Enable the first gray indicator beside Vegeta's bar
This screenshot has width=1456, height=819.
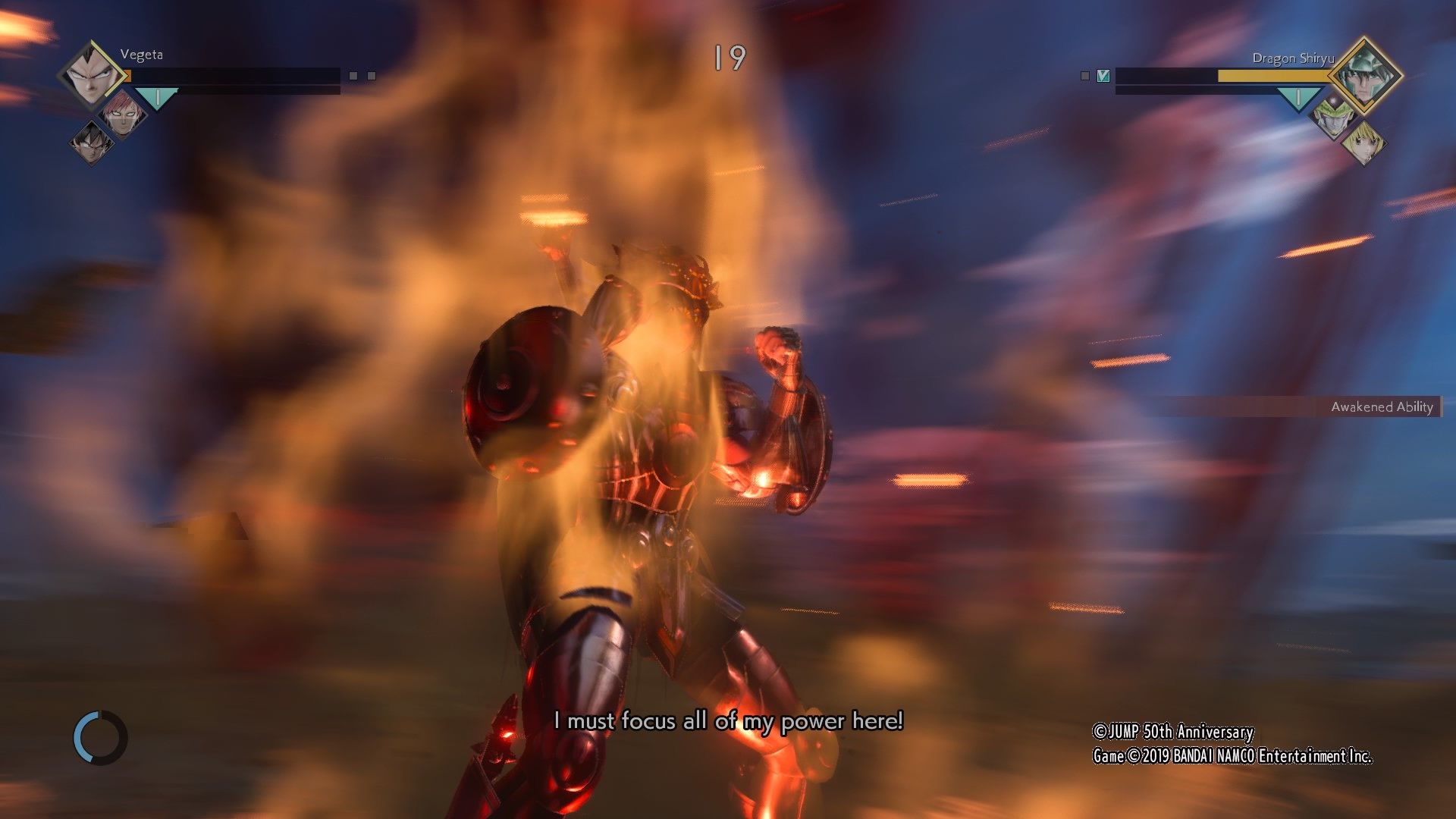[353, 76]
